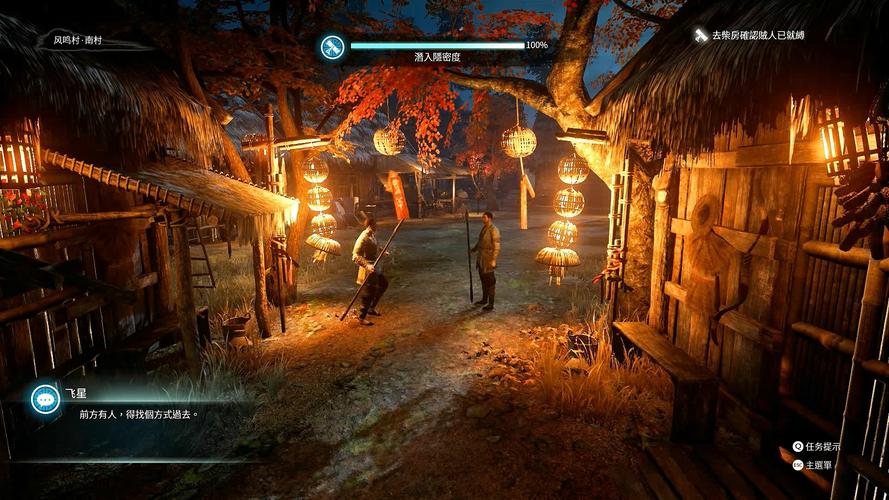Click the dragonfly stealth icon

(332, 46)
